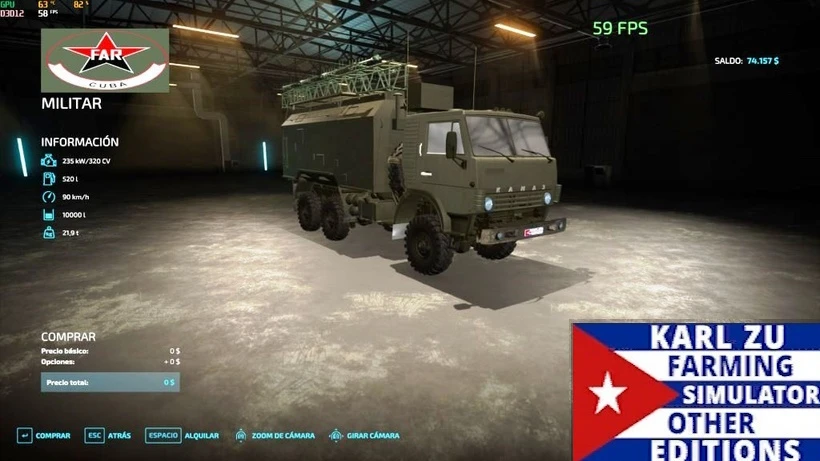Choose ALQUILAR to lease the truck
Screen dimensions: 820x461
(182, 435)
